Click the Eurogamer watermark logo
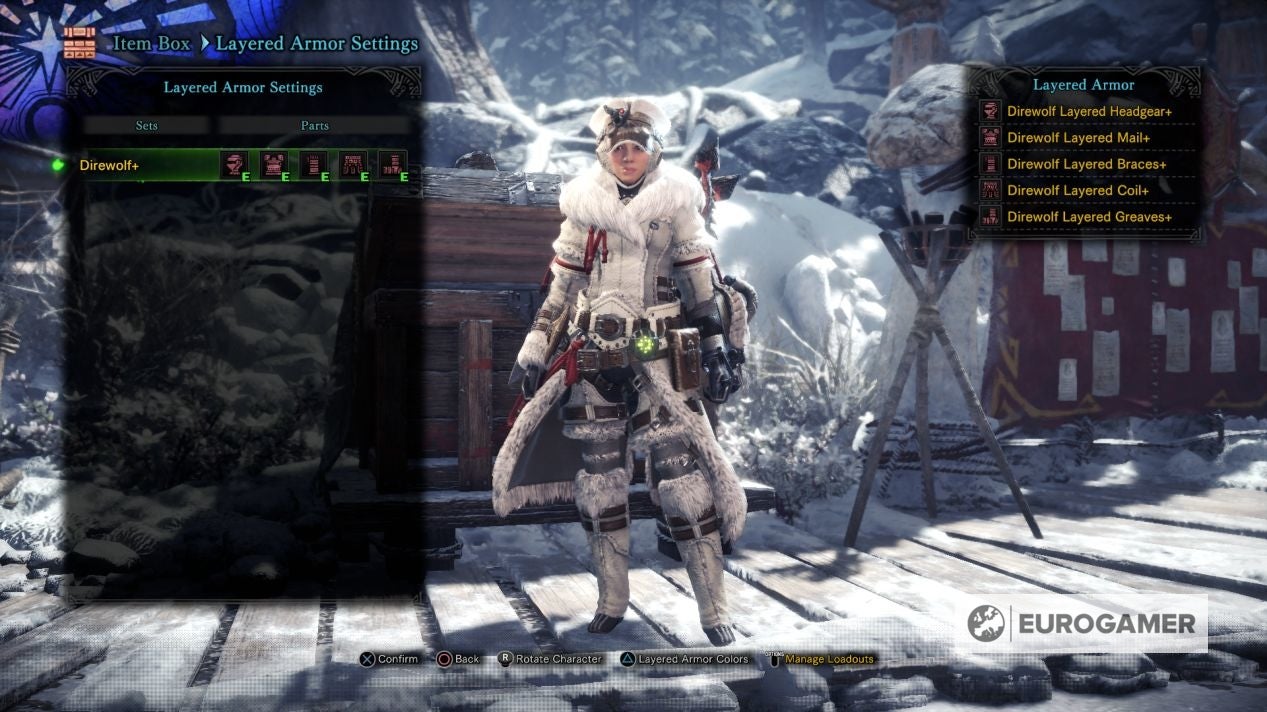Image resolution: width=1267 pixels, height=712 pixels. [x=1086, y=624]
